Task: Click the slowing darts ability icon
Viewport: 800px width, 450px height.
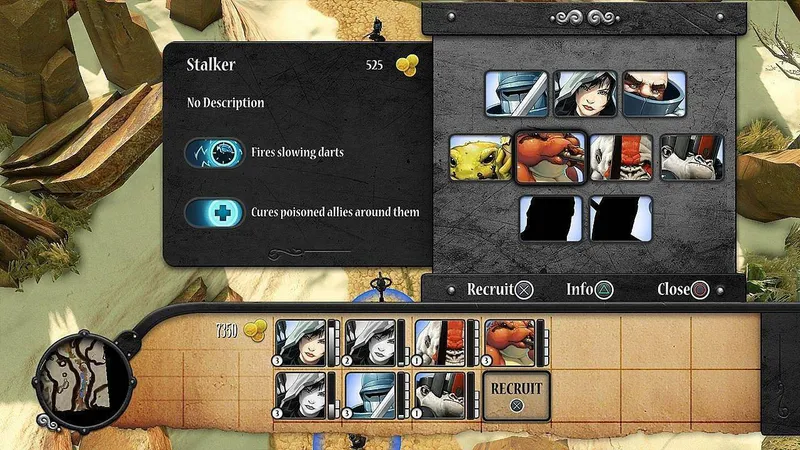Action: coord(215,154)
